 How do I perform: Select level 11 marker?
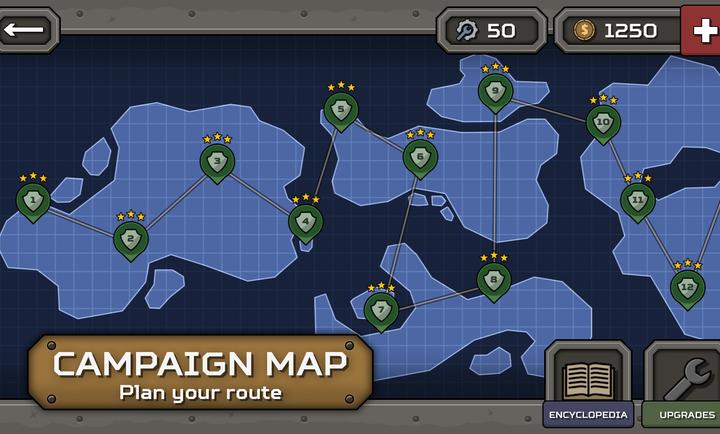tap(638, 200)
